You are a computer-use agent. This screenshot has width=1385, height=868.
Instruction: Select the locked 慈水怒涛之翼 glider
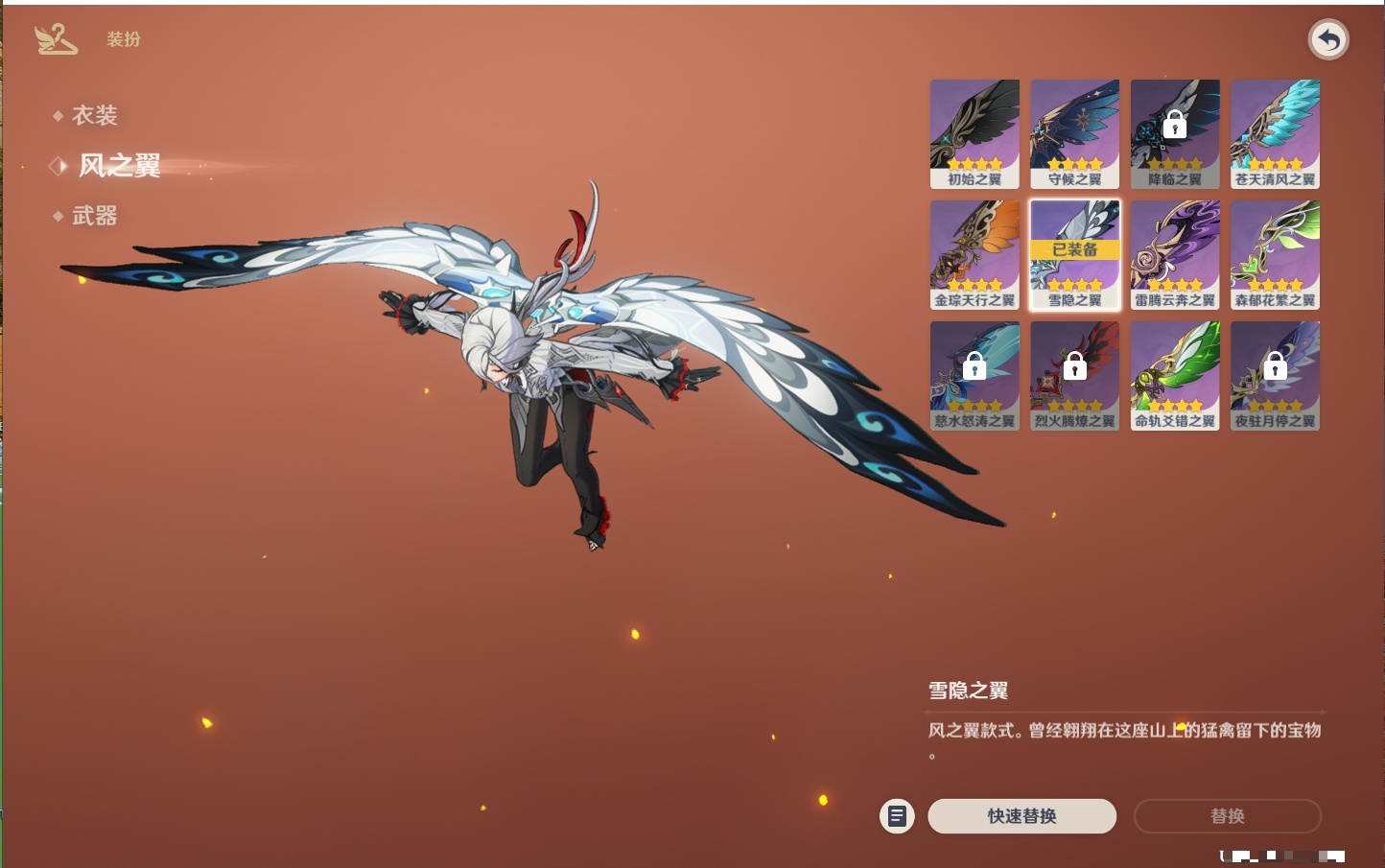(974, 375)
